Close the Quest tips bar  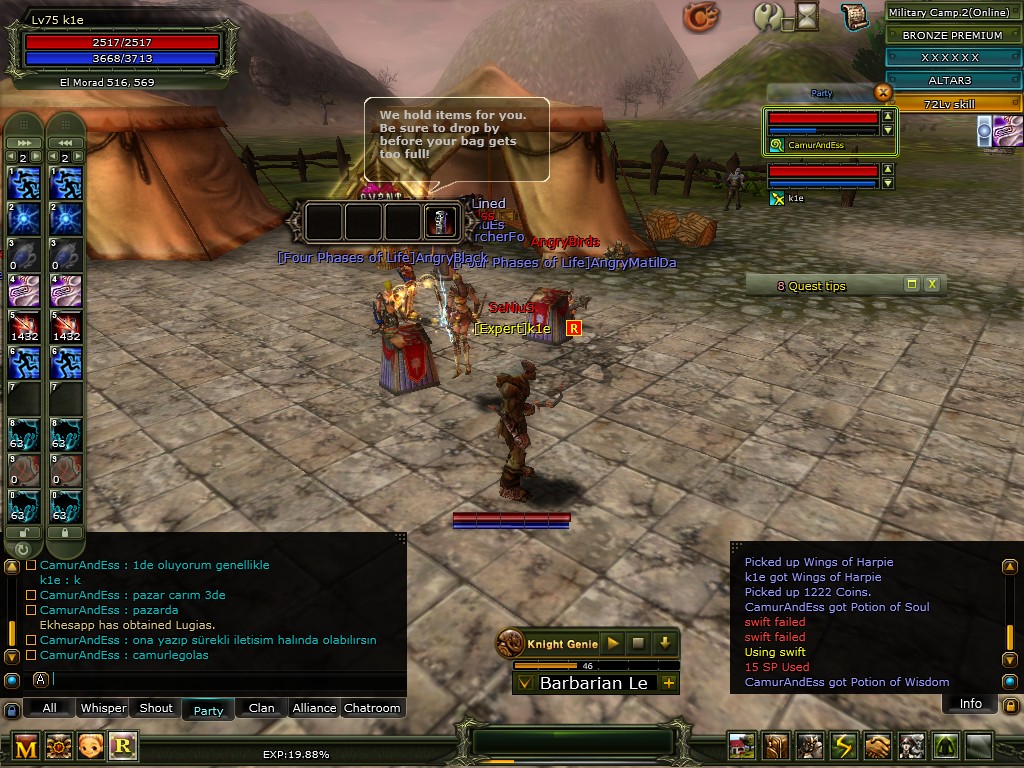point(932,285)
